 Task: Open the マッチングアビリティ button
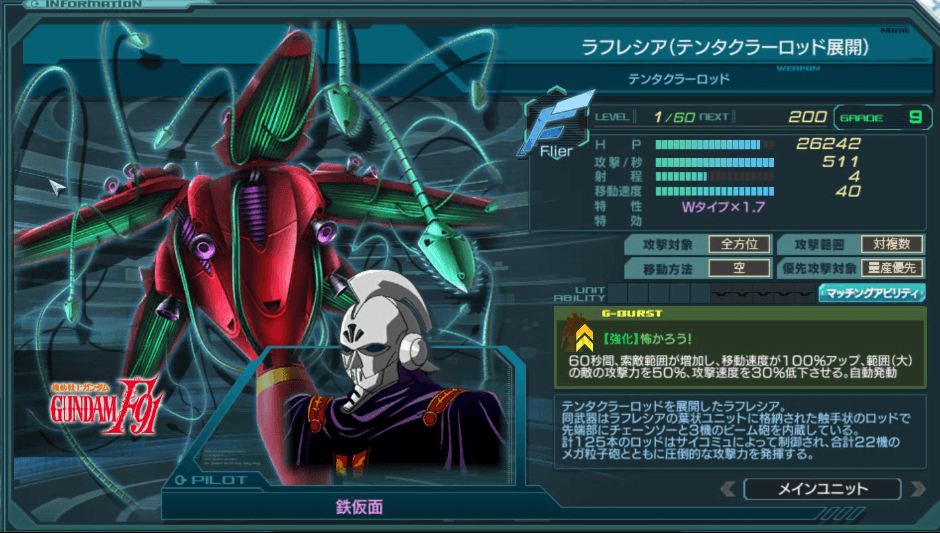click(872, 293)
